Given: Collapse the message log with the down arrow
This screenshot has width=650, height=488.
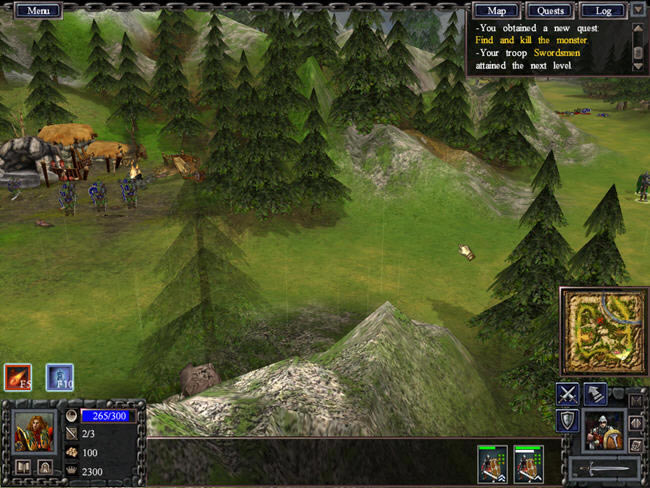Looking at the screenshot, I should pyautogui.click(x=639, y=10).
